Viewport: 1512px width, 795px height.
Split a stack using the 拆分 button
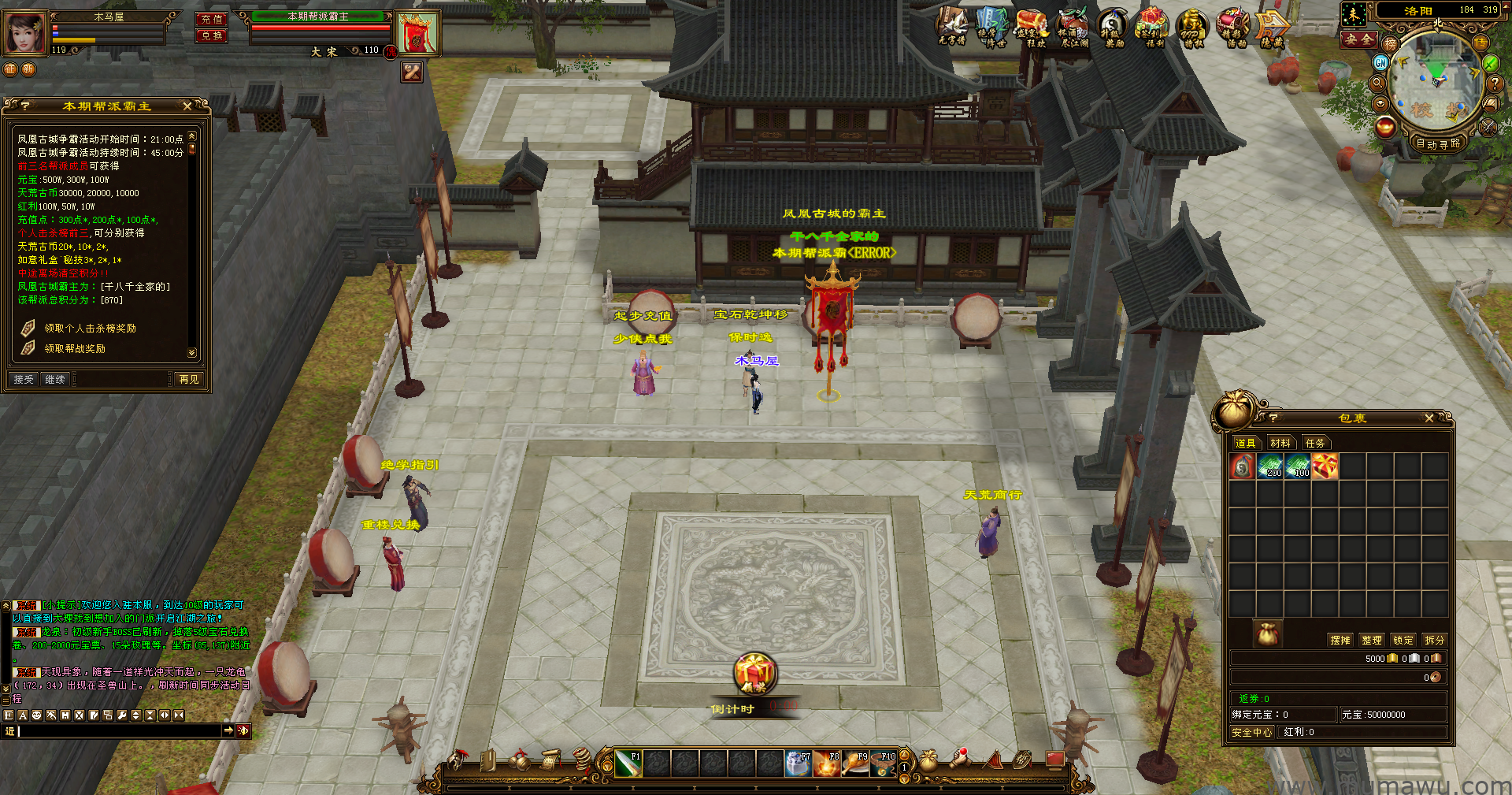tap(1435, 640)
